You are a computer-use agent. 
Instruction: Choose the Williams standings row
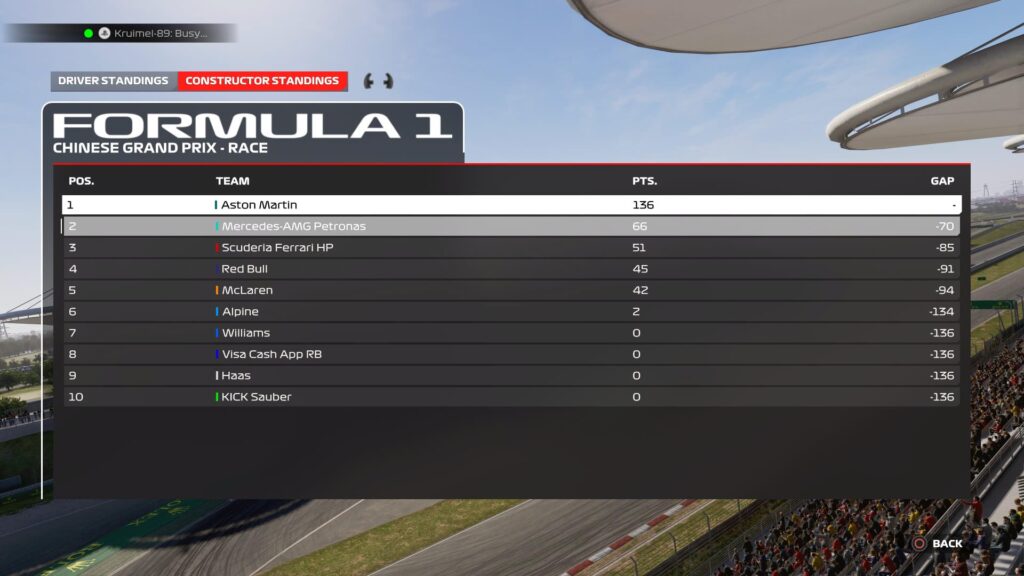click(x=511, y=333)
